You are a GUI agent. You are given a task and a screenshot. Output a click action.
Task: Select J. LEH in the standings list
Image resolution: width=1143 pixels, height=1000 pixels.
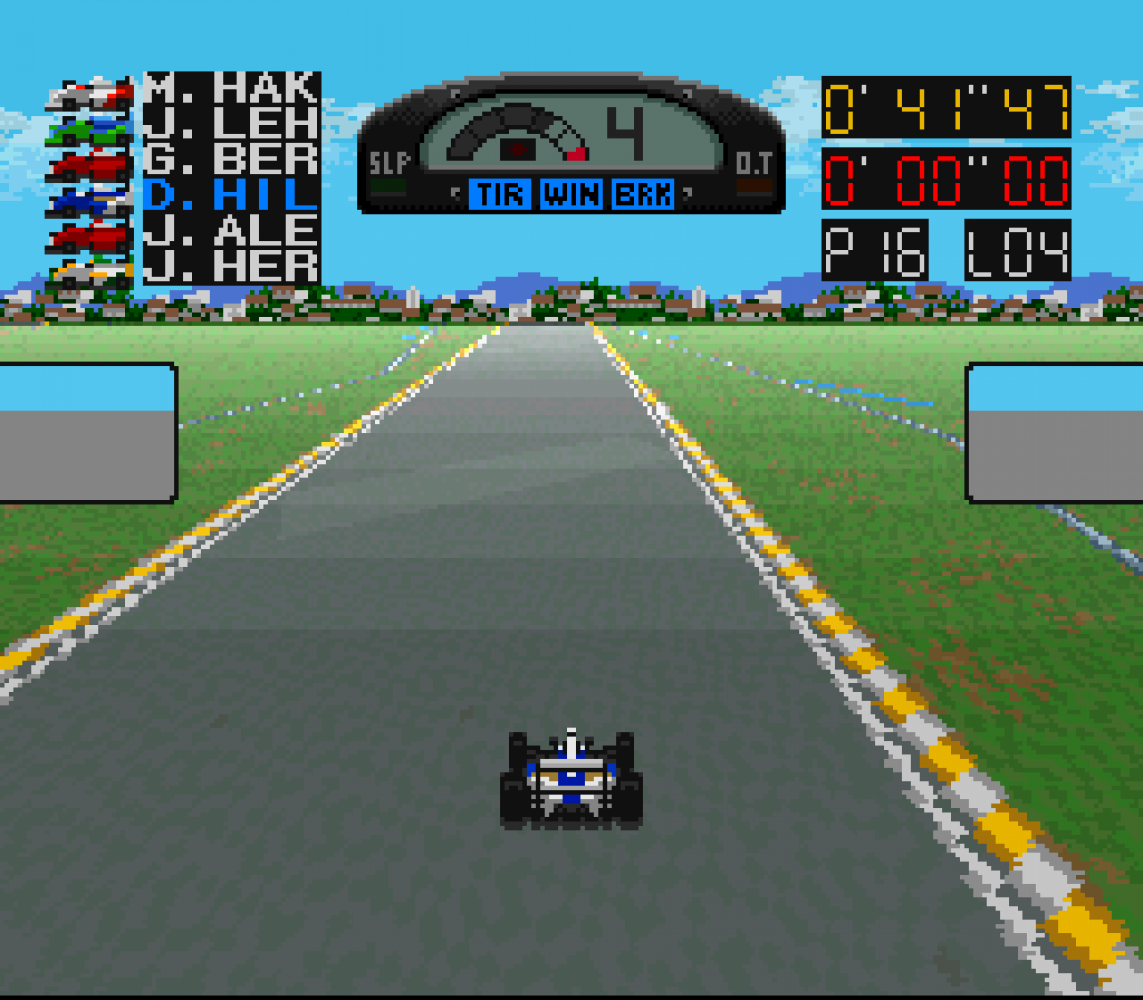click(230, 125)
